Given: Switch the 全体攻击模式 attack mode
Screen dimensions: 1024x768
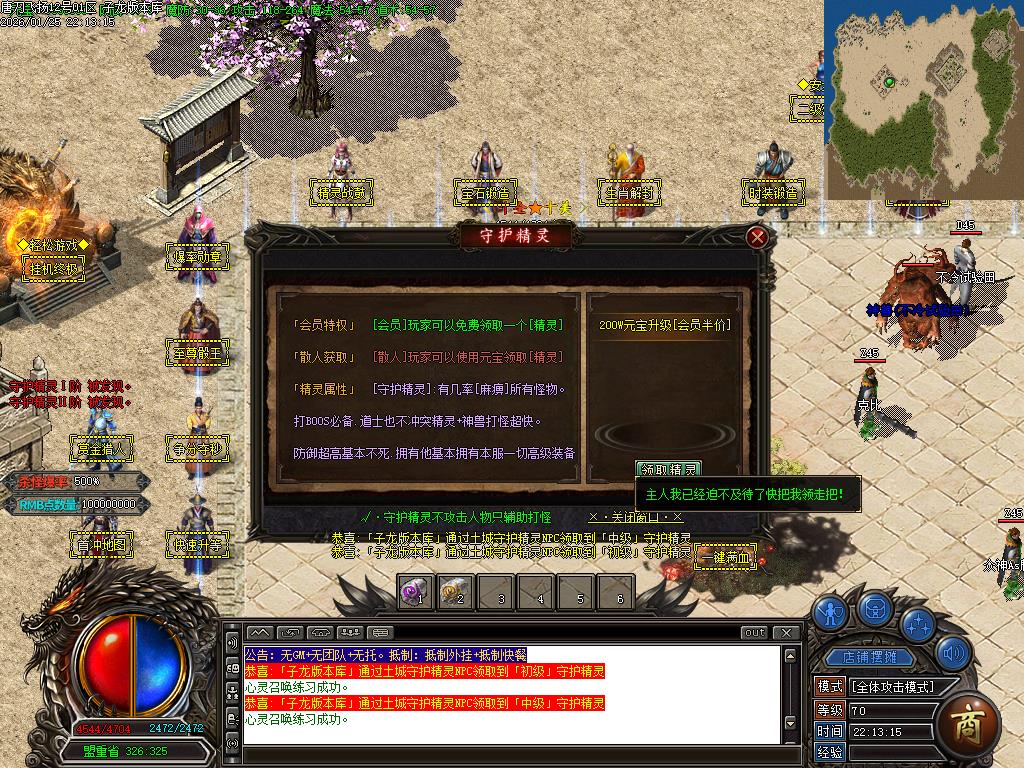Looking at the screenshot, I should click(891, 687).
